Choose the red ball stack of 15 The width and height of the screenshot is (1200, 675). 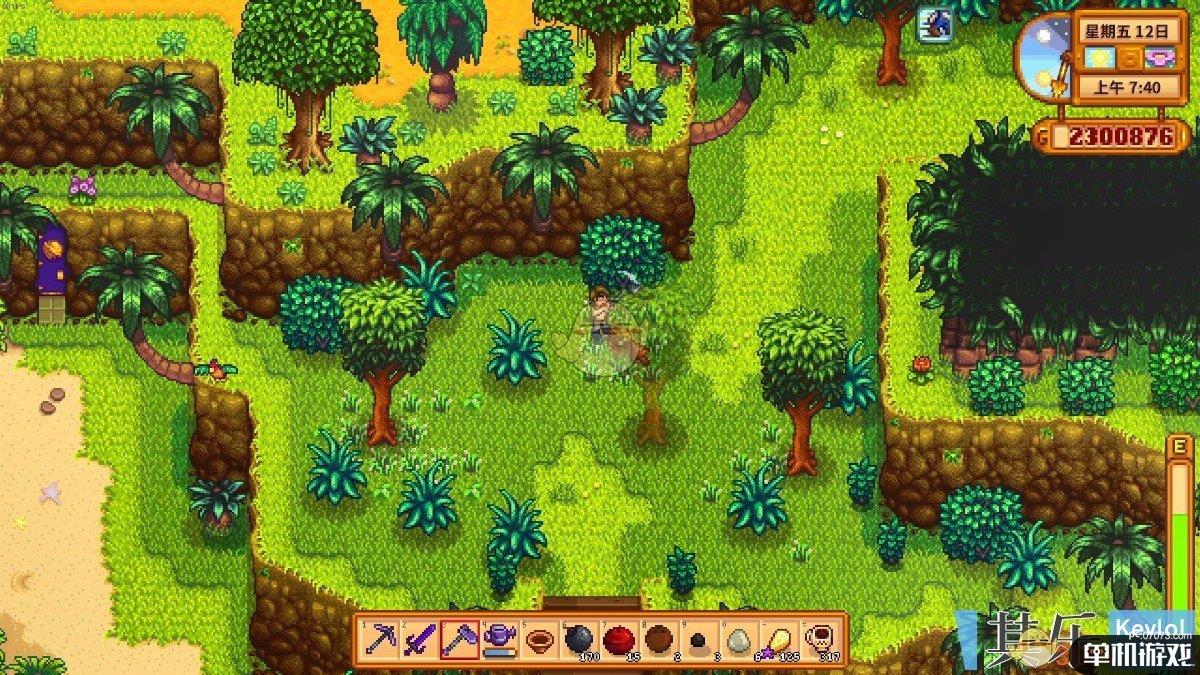[620, 638]
